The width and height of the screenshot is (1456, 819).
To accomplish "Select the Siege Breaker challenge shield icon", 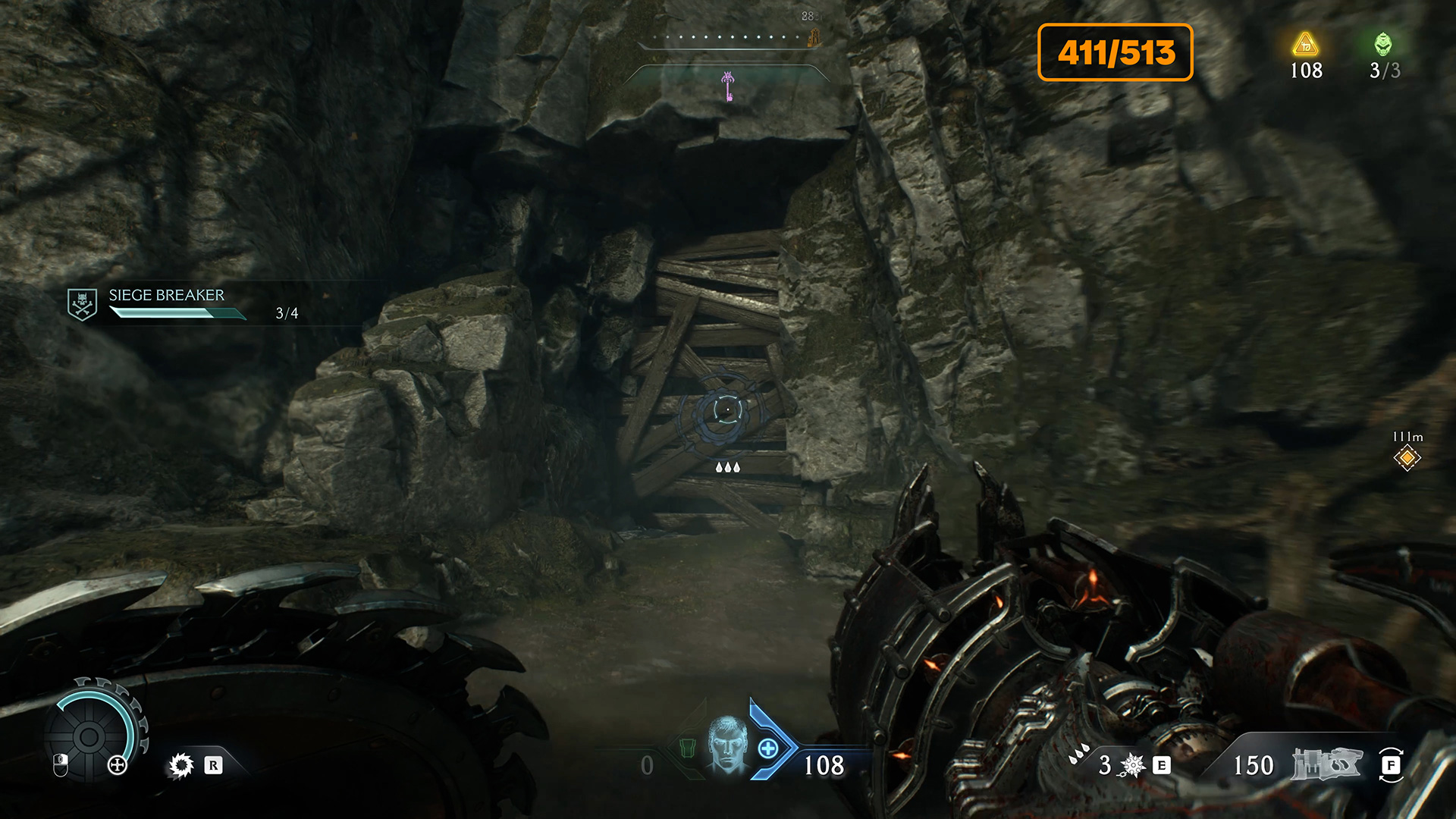I will [82, 304].
